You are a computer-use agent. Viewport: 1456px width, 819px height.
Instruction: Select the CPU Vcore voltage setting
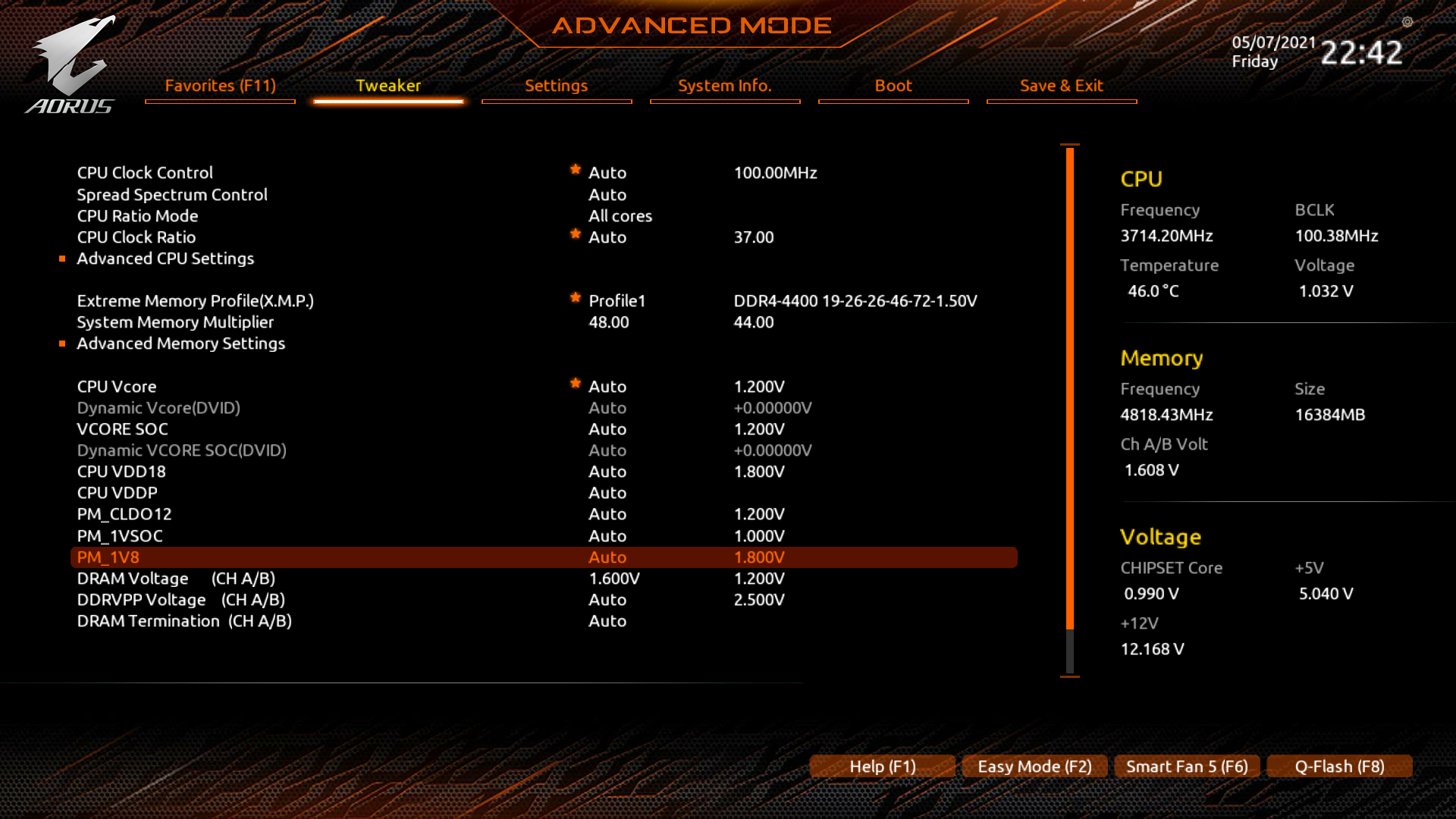click(117, 387)
